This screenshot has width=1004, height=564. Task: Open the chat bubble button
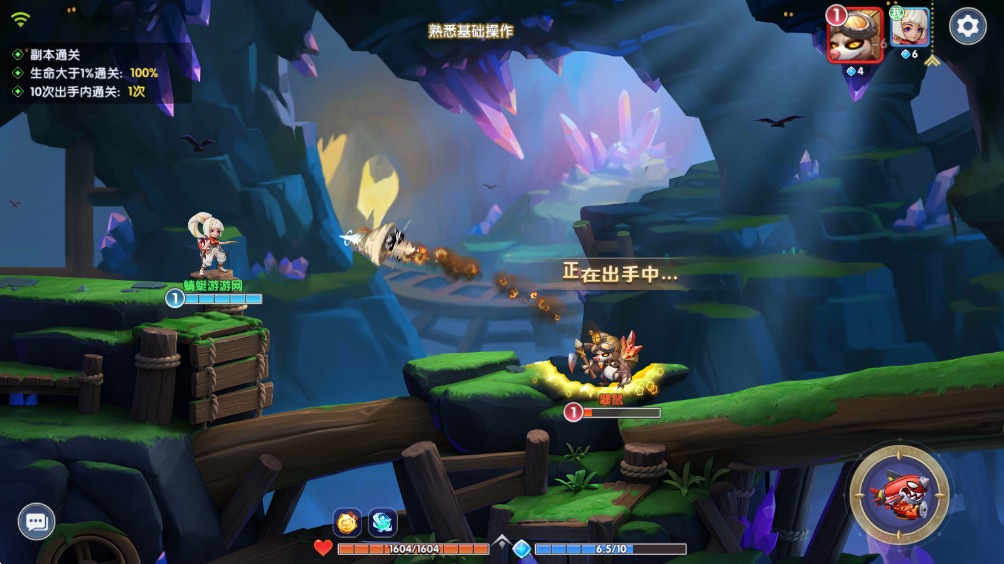click(x=37, y=521)
